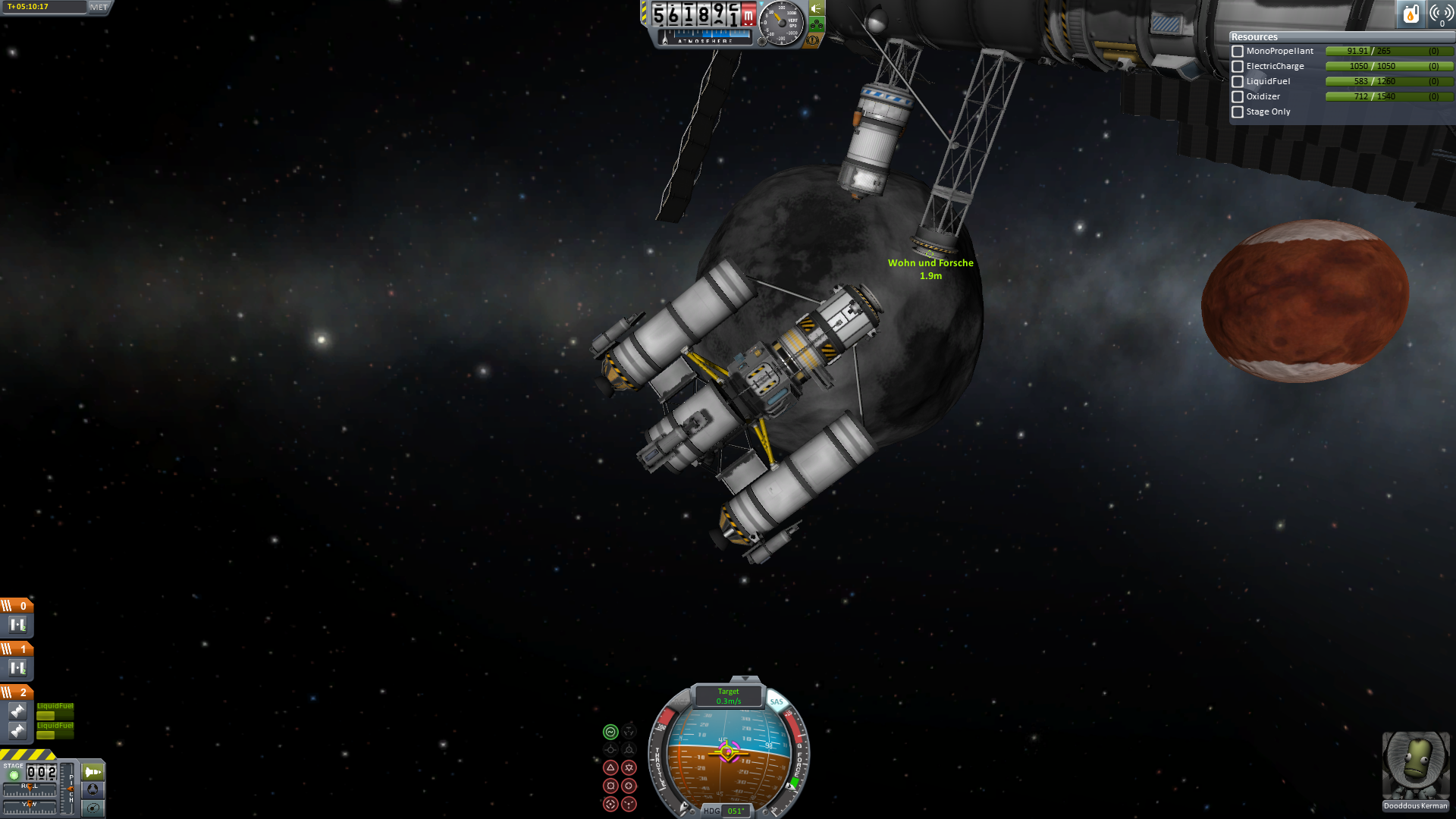The width and height of the screenshot is (1456, 819).
Task: Check the LiquidFuel resource checkbox
Action: pos(1238,82)
